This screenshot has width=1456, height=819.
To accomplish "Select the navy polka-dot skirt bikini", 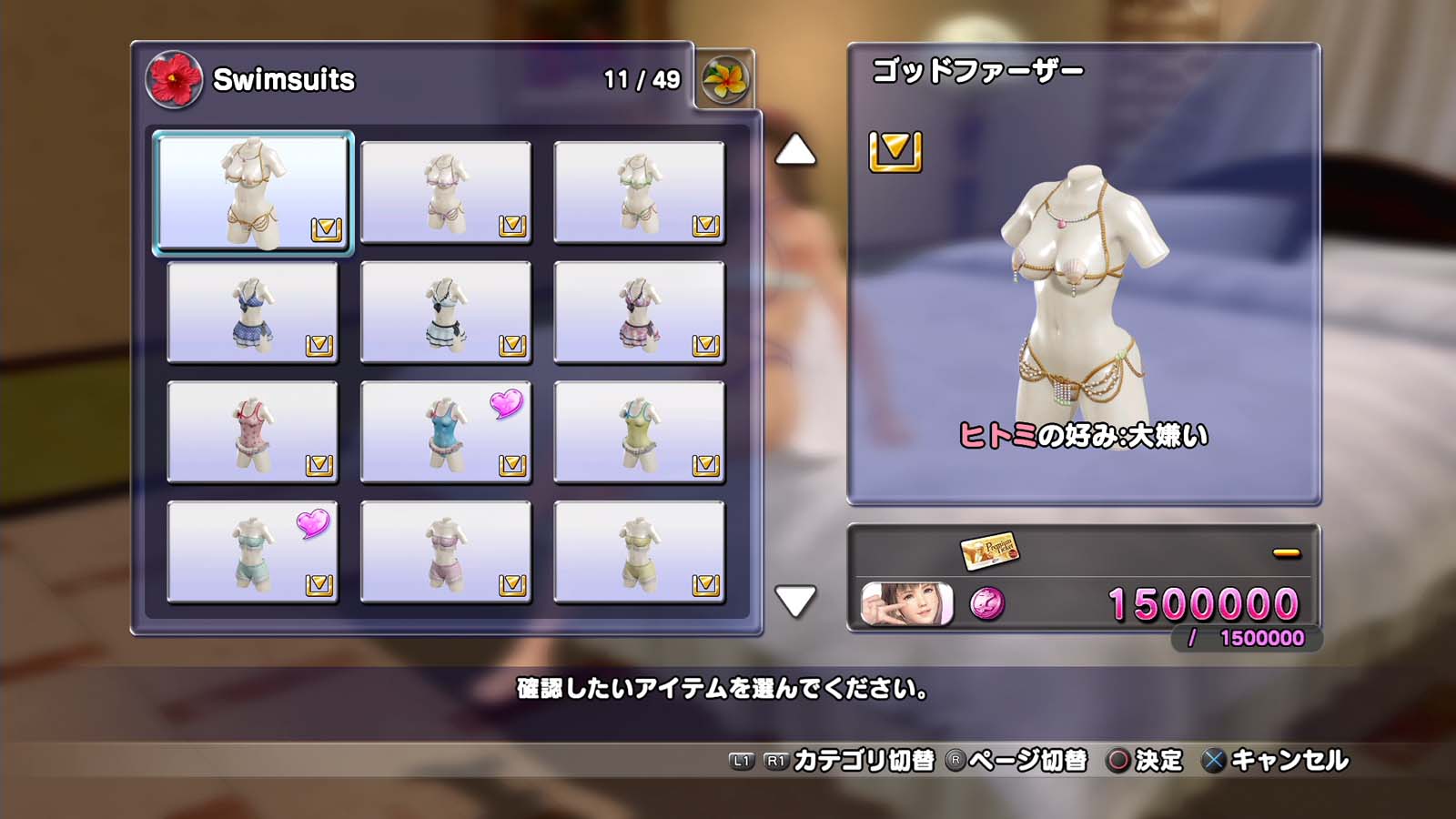I will point(253,312).
